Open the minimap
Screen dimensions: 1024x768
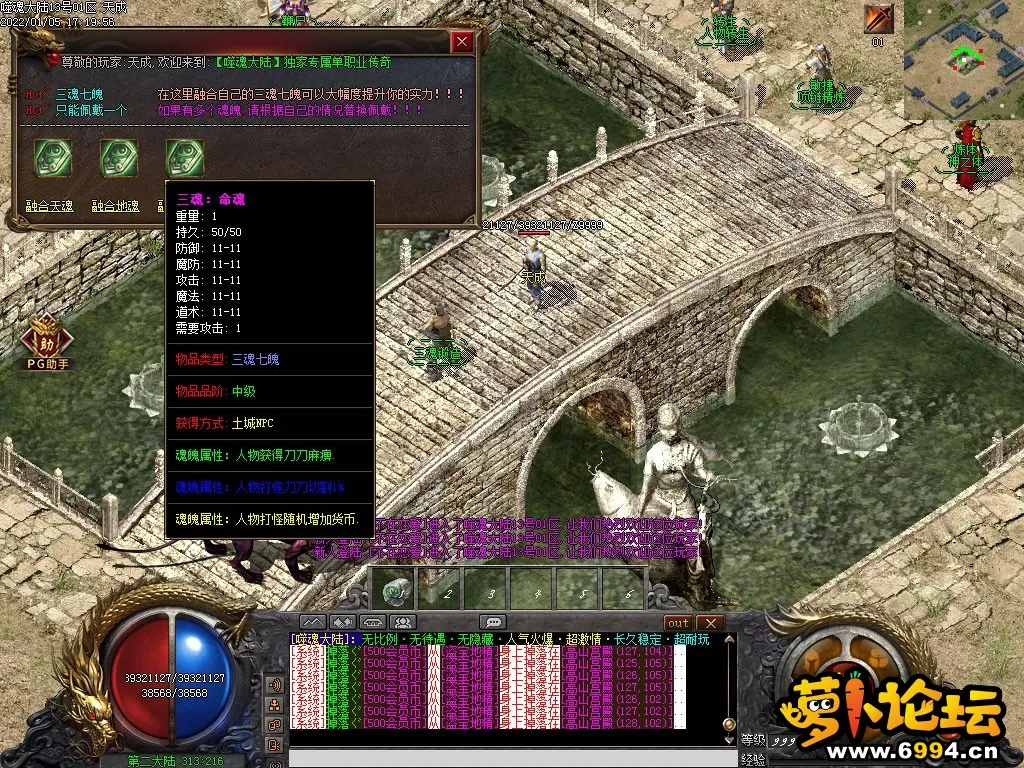[963, 60]
